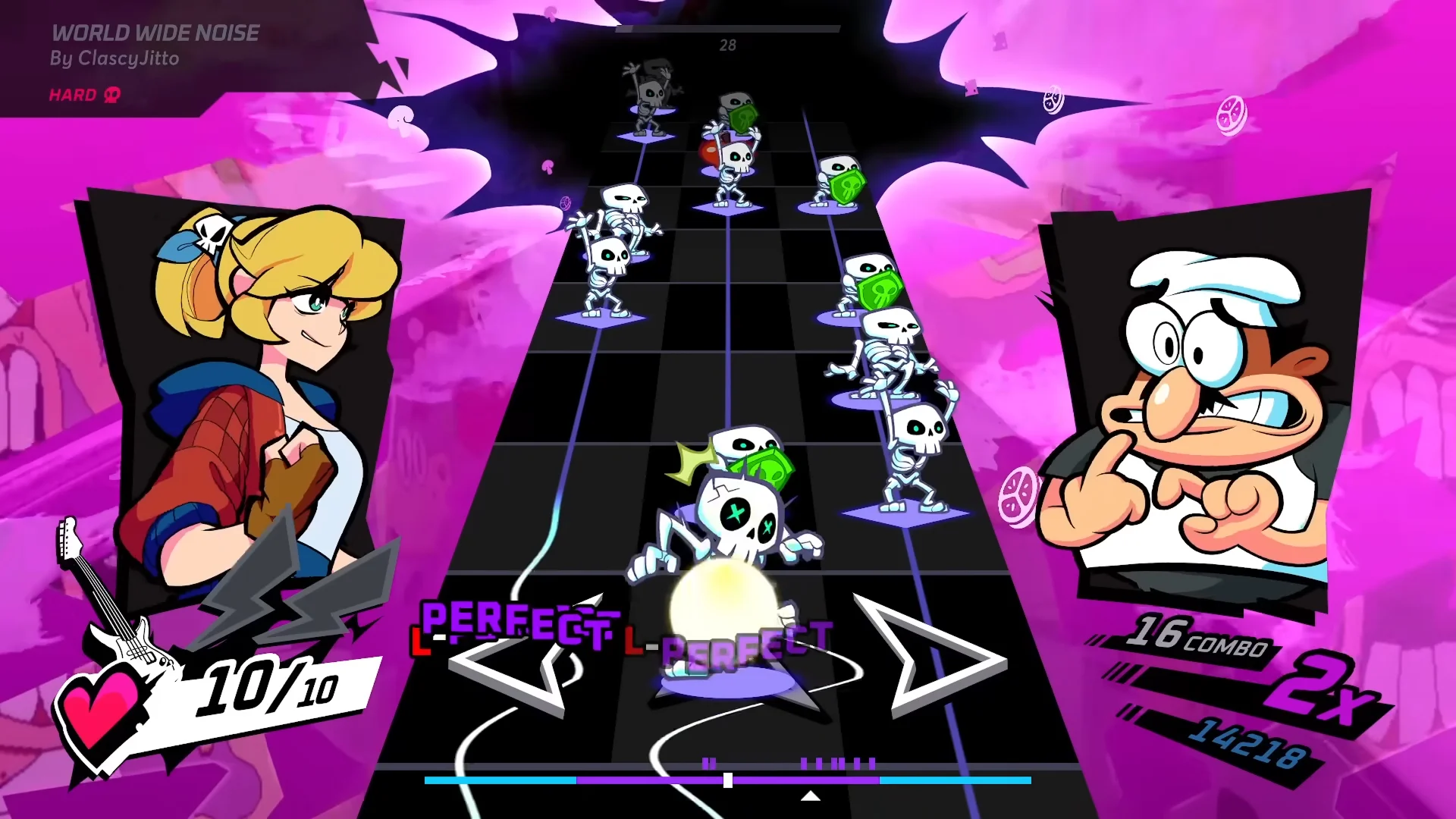Switch to the HARD difficulty label
1456x819 pixels.
(72, 95)
